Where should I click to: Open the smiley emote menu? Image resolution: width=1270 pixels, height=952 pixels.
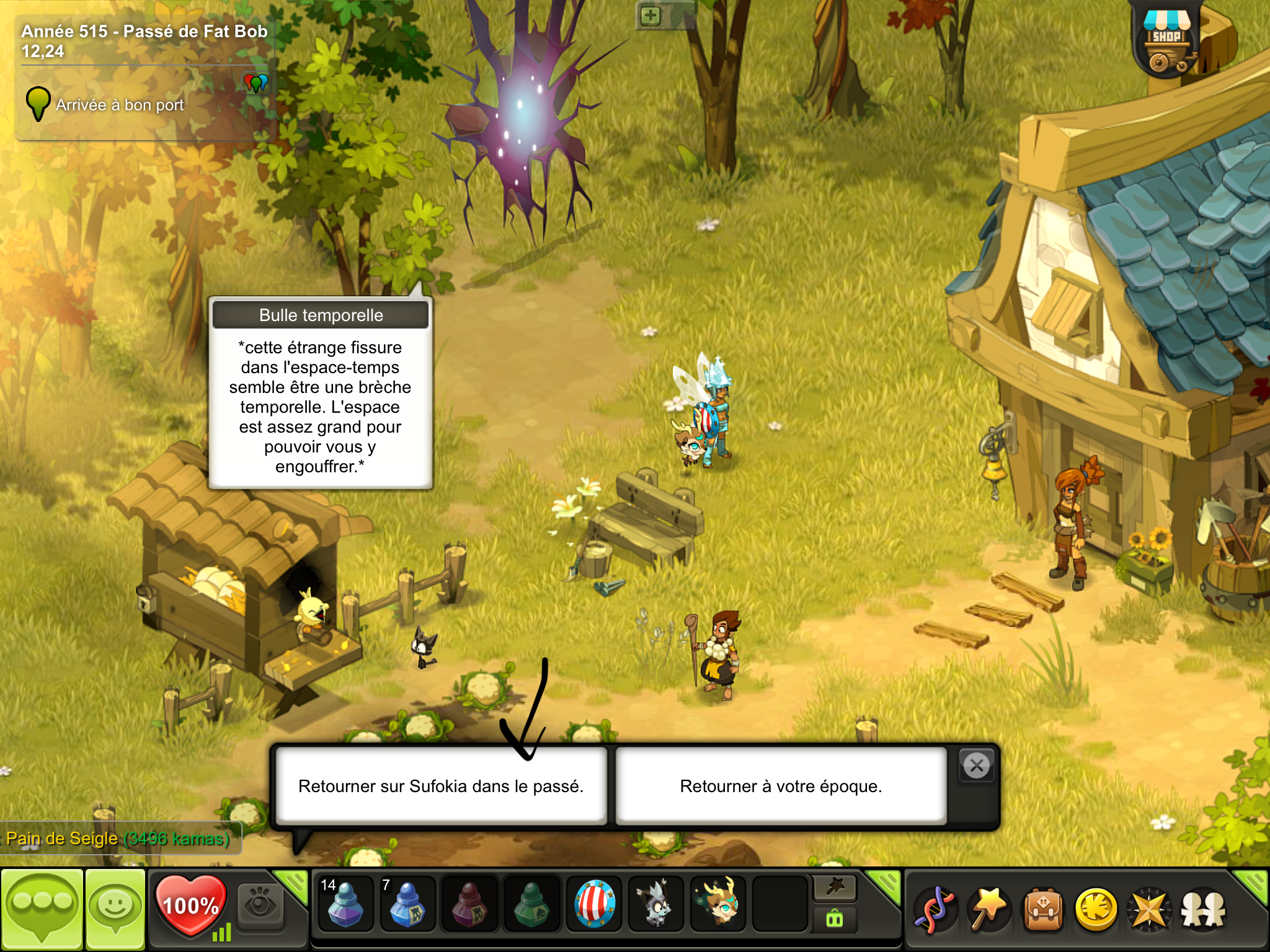pyautogui.click(x=115, y=909)
